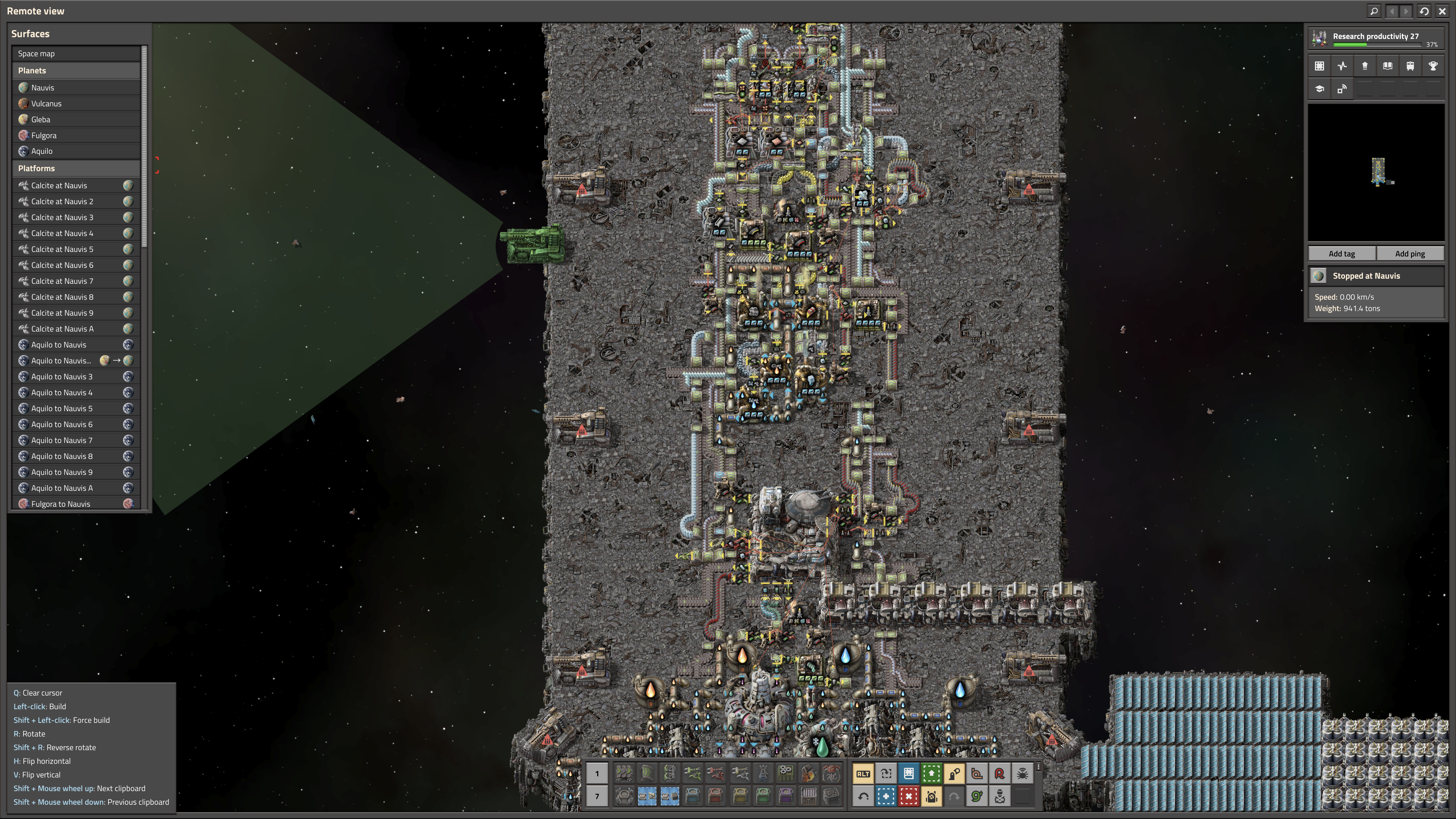This screenshot has height=819, width=1456.
Task: Open the trains overview button
Action: coord(1410,66)
